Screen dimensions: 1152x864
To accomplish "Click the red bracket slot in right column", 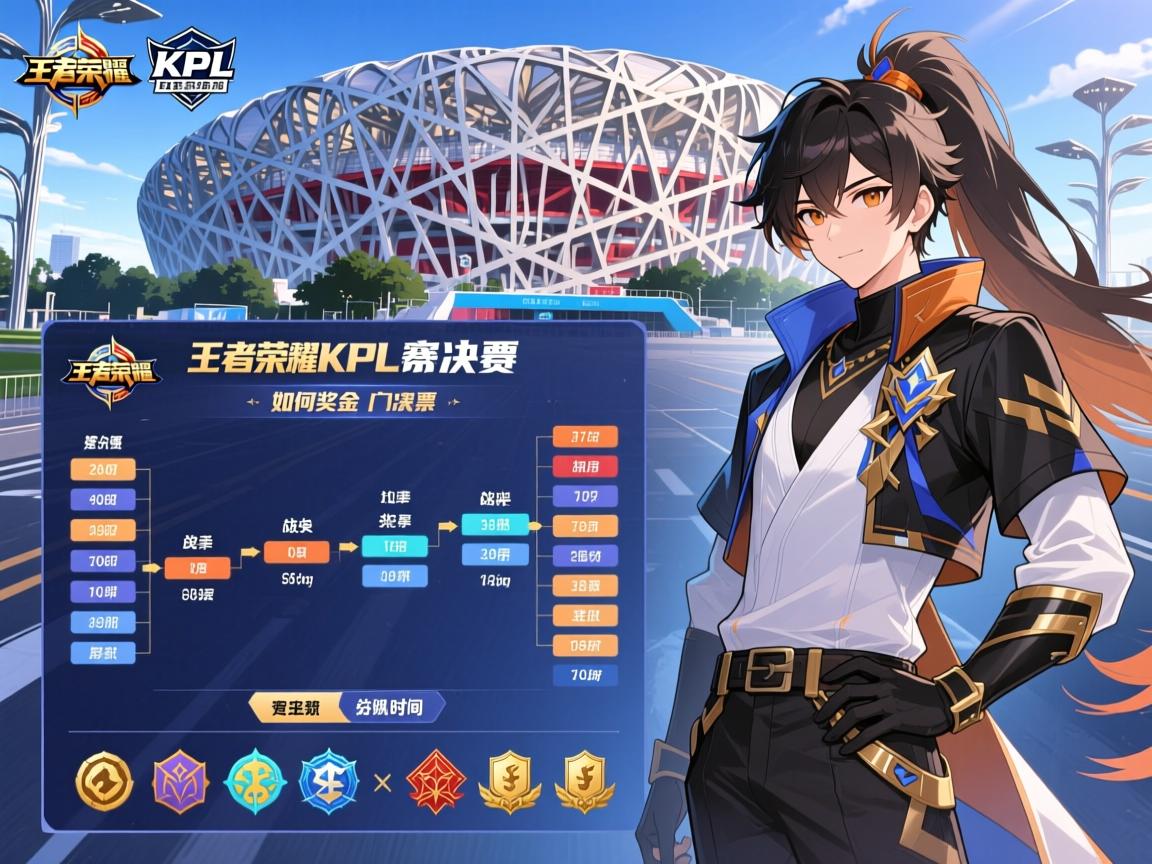I will point(585,466).
